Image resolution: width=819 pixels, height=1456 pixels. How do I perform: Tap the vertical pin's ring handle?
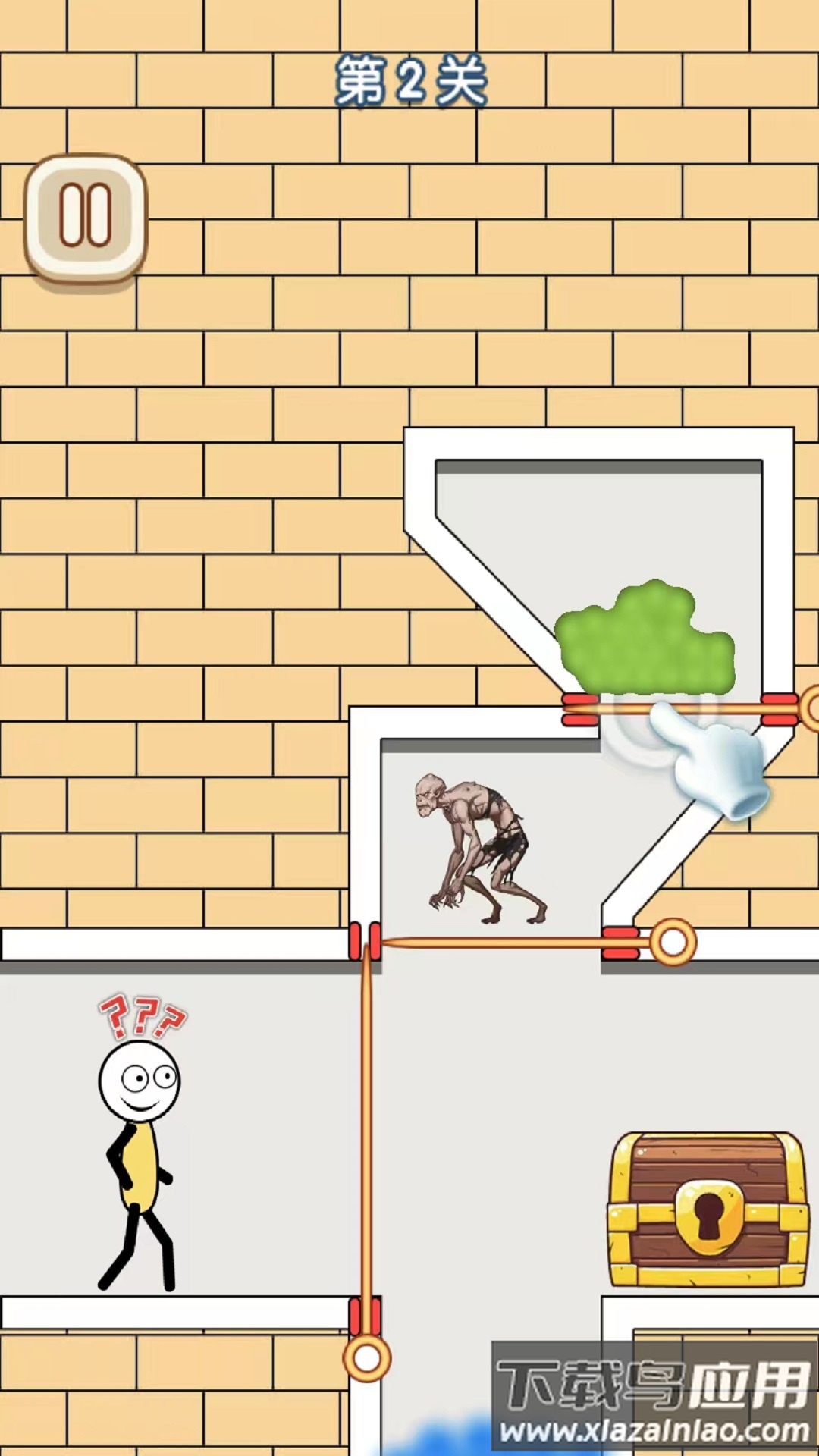[367, 1357]
